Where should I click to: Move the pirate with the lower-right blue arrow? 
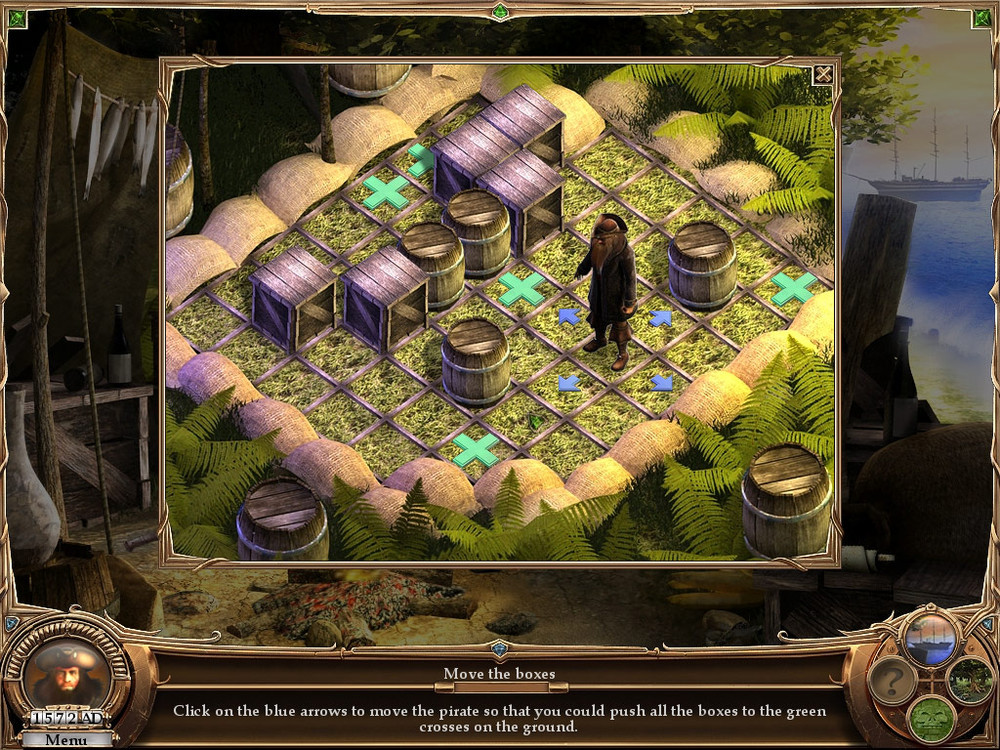tap(661, 382)
